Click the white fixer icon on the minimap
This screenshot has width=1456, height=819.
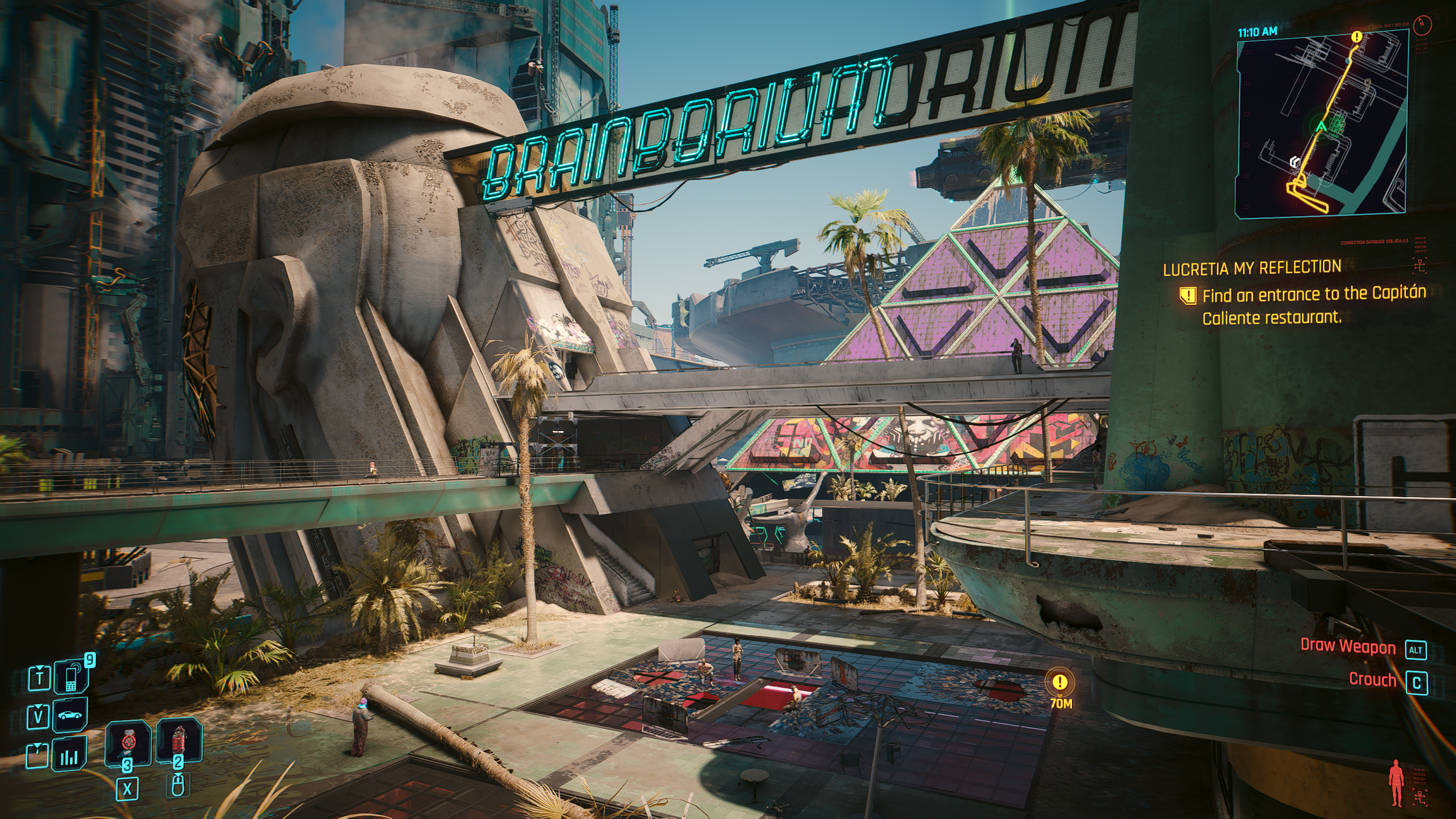(x=1295, y=163)
